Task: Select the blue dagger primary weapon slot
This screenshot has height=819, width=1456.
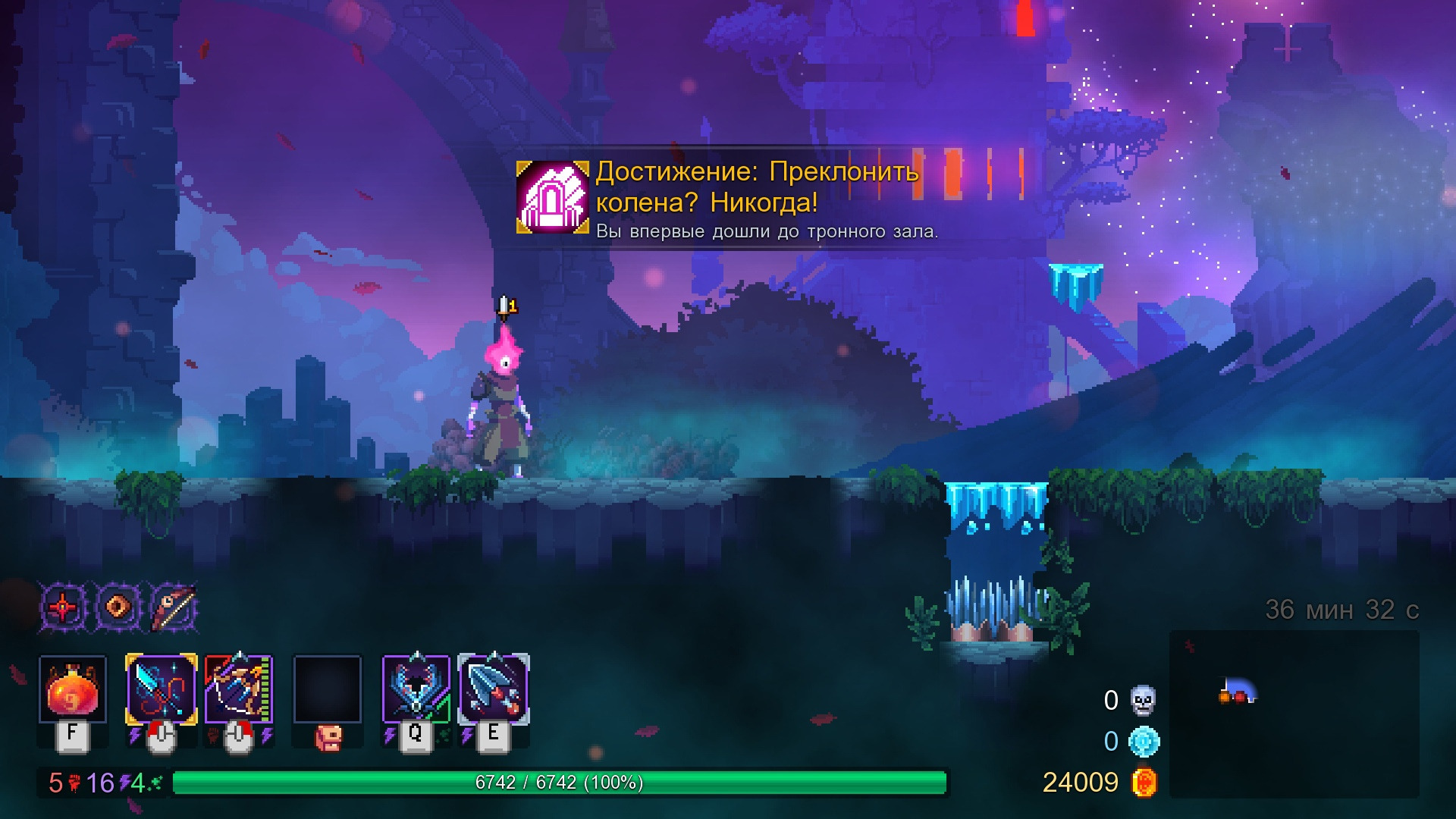Action: coord(161,689)
